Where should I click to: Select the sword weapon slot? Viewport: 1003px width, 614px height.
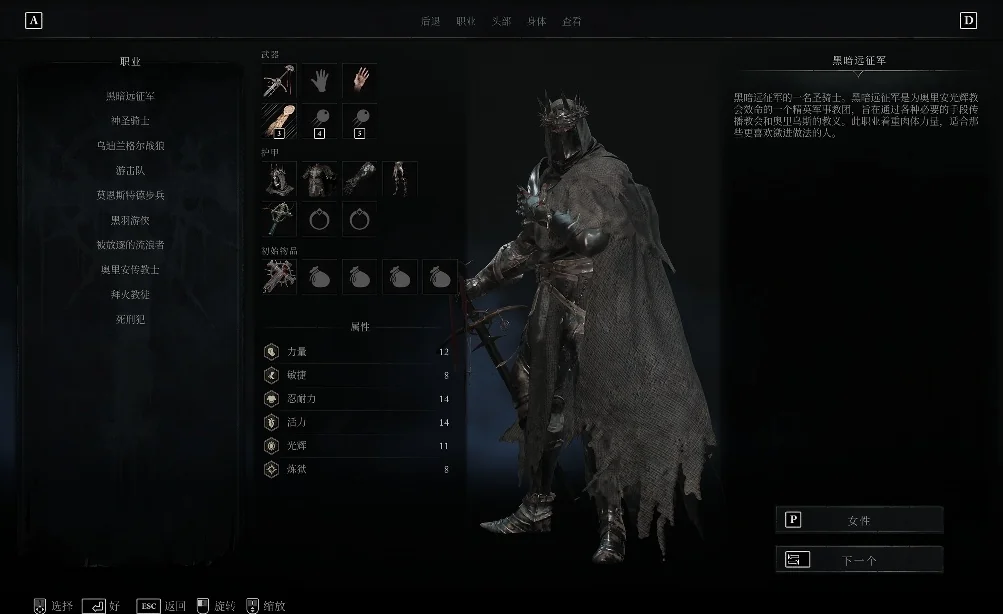(x=279, y=81)
